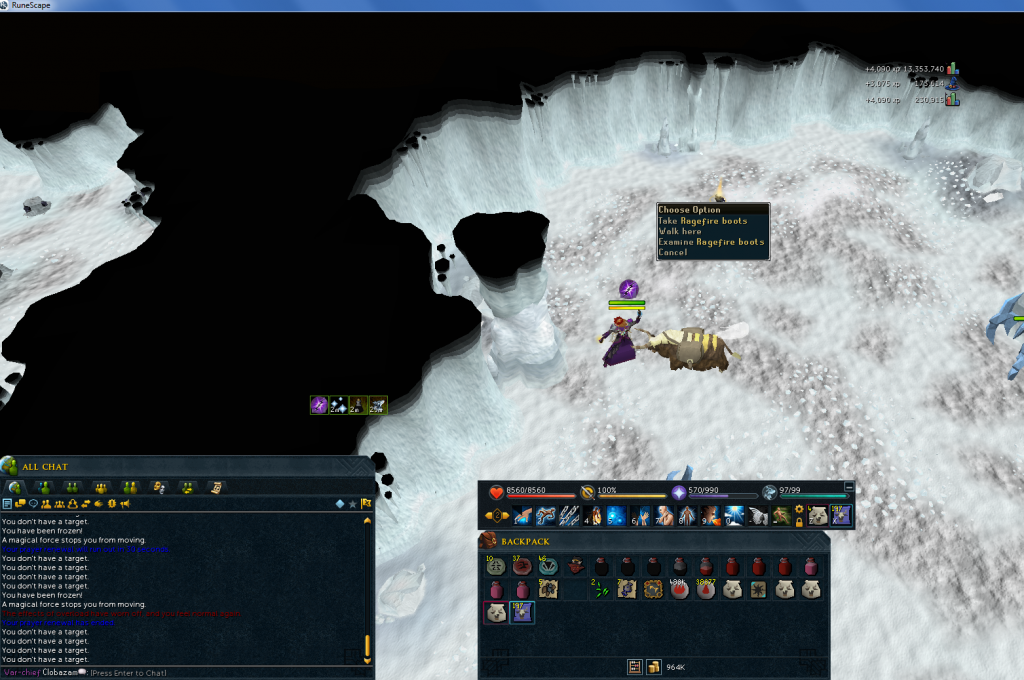Activate the sunshine ability icon
Image resolution: width=1024 pixels, height=680 pixels.
point(734,515)
